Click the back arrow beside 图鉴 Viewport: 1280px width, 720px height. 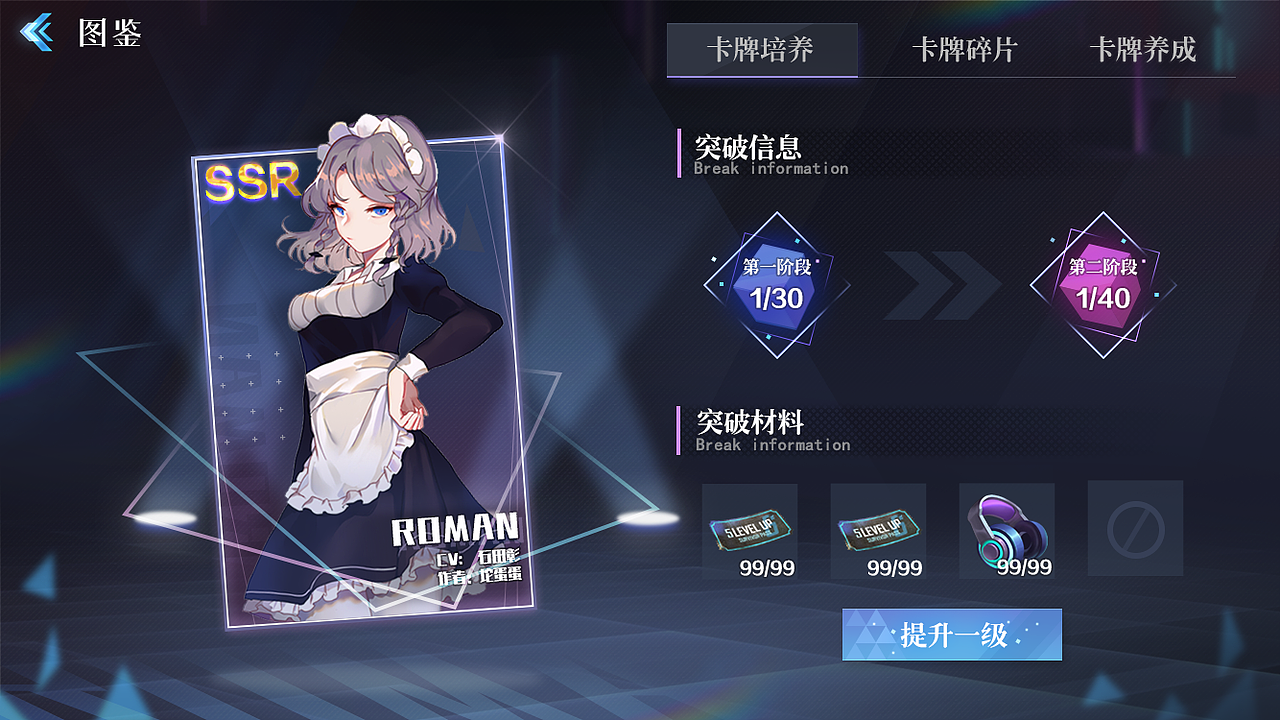[37, 30]
